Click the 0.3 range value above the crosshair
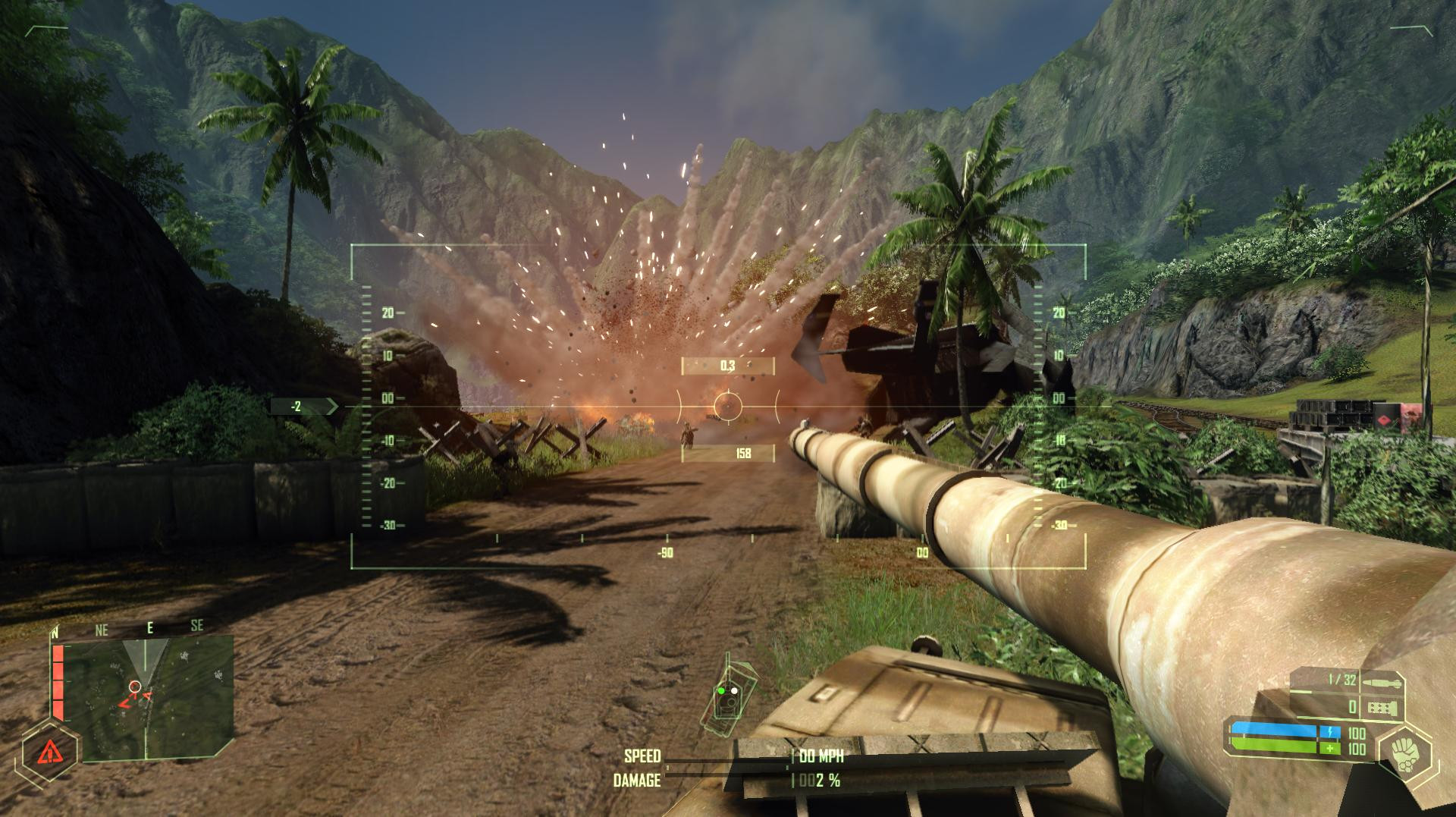The image size is (1456, 817). coord(728,365)
